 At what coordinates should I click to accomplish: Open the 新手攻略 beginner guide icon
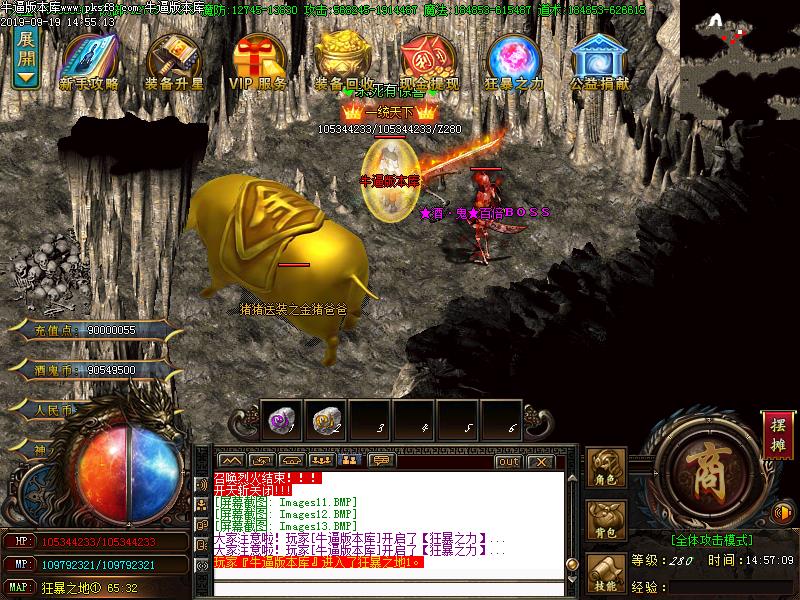pyautogui.click(x=89, y=60)
